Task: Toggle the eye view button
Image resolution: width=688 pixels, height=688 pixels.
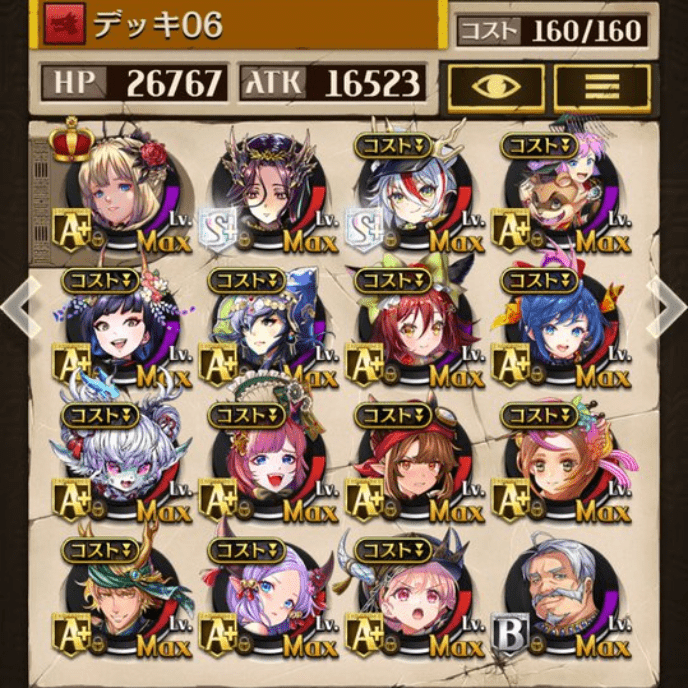Action: [x=496, y=87]
